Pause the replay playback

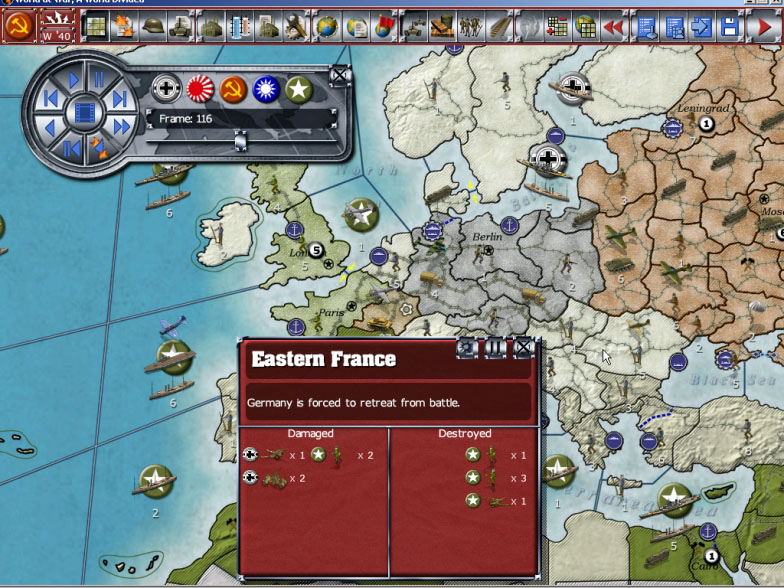coord(99,79)
